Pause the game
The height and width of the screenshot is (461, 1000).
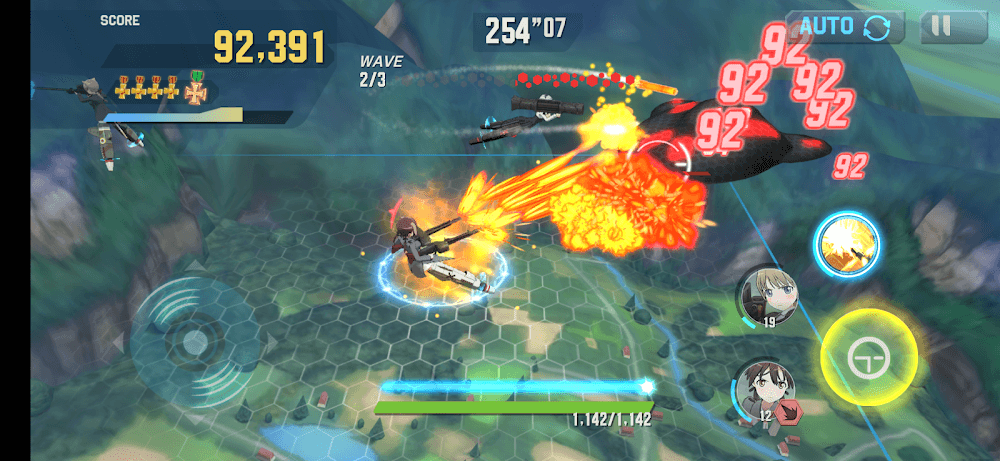[x=941, y=27]
